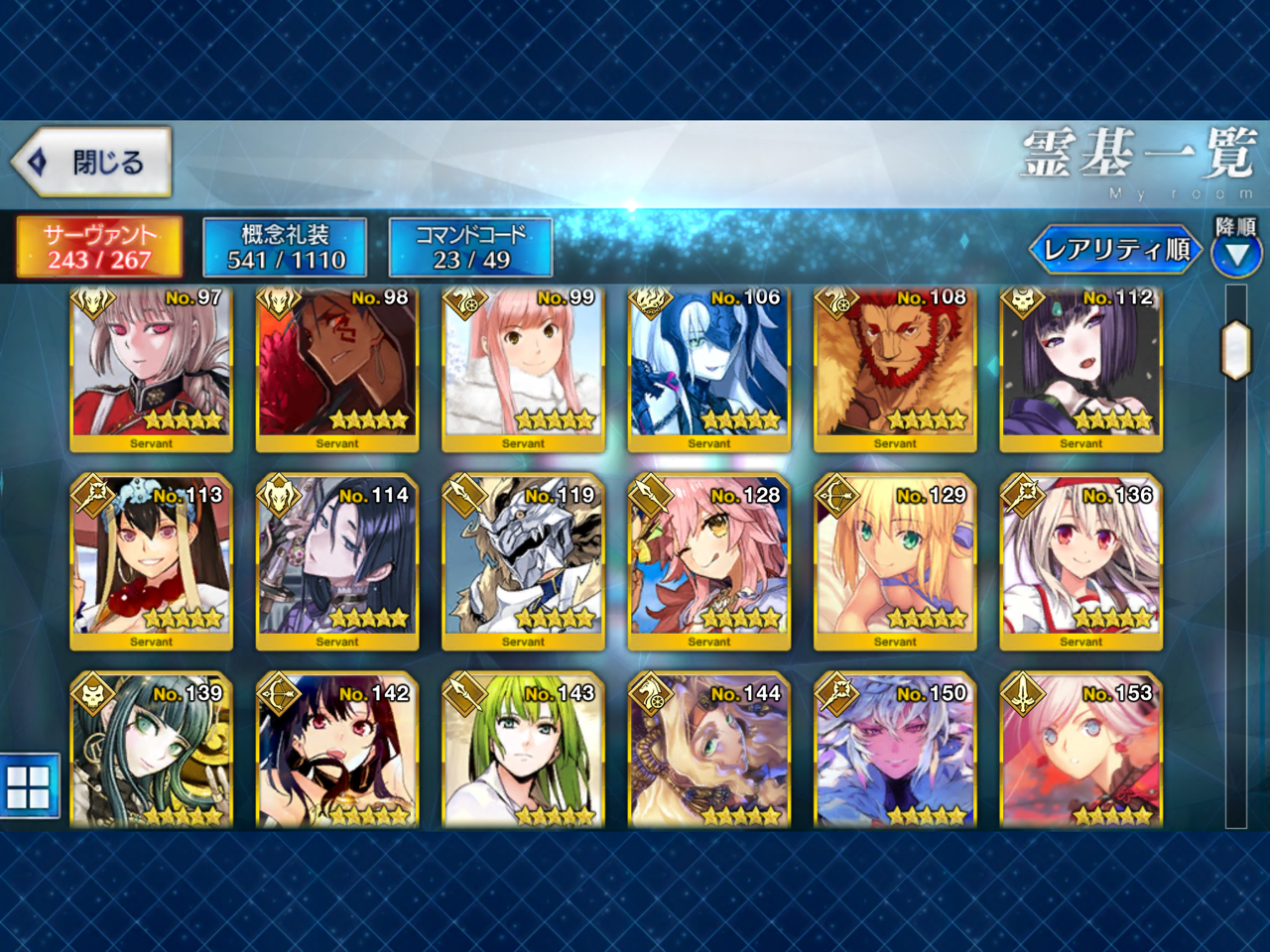Switch the grid layout view button

tap(28, 786)
